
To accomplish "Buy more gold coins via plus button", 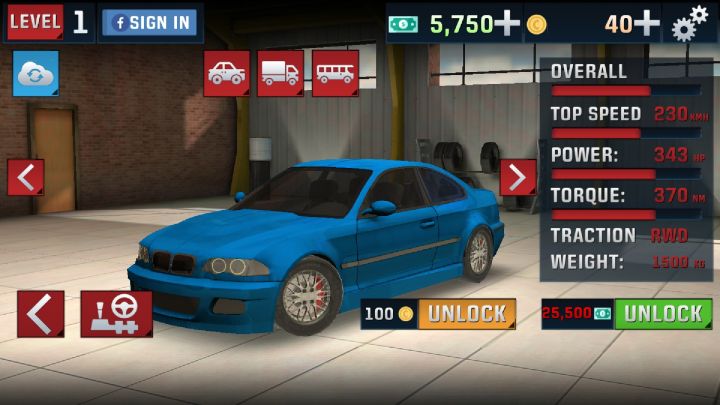I will click(x=647, y=23).
